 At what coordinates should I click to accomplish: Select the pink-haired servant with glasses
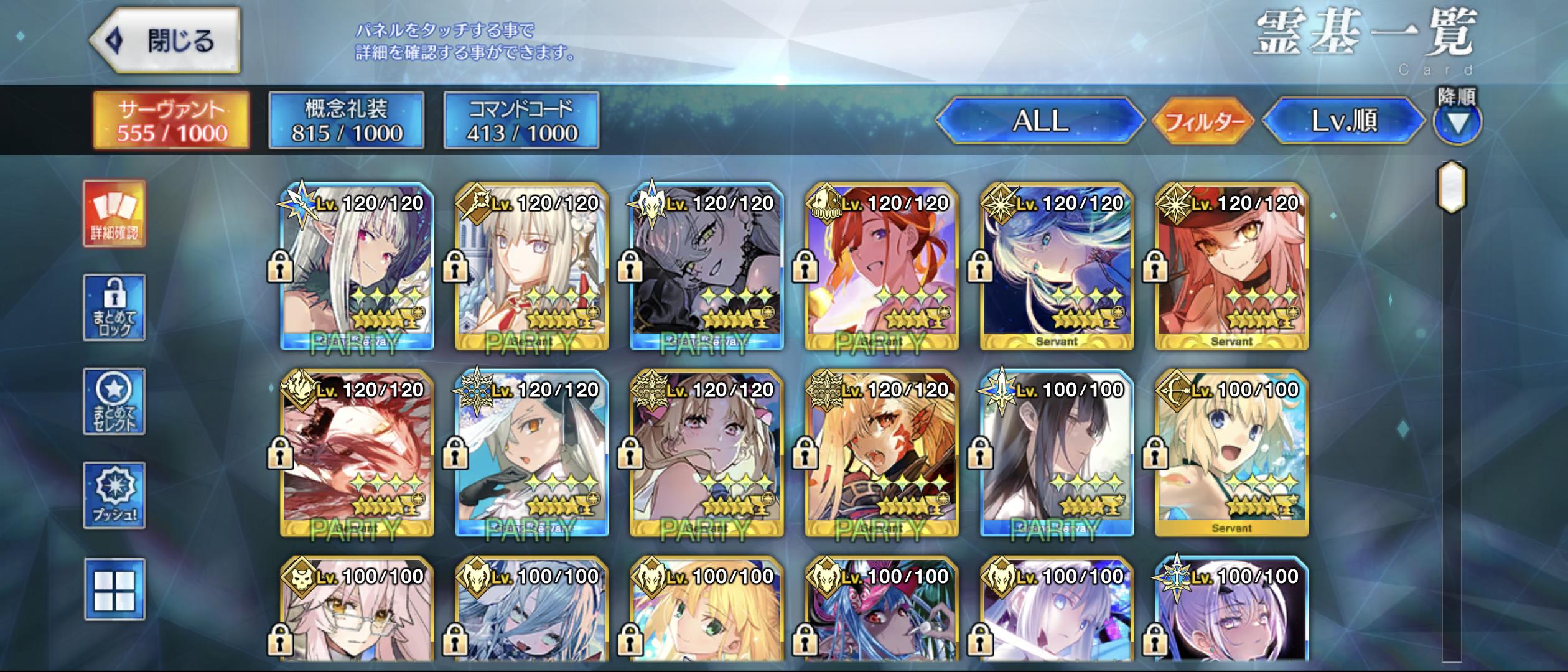point(357,610)
